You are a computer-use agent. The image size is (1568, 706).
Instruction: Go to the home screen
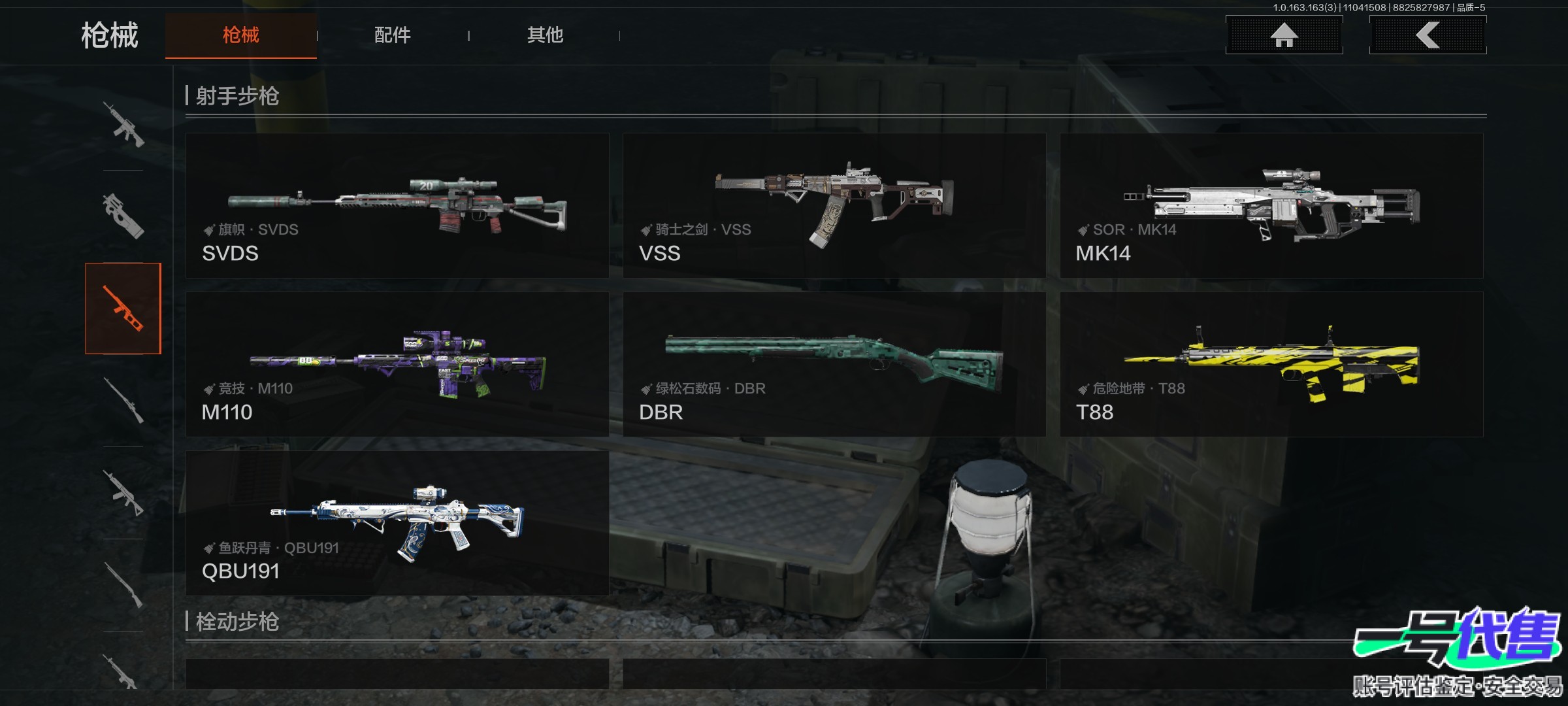[x=1284, y=35]
